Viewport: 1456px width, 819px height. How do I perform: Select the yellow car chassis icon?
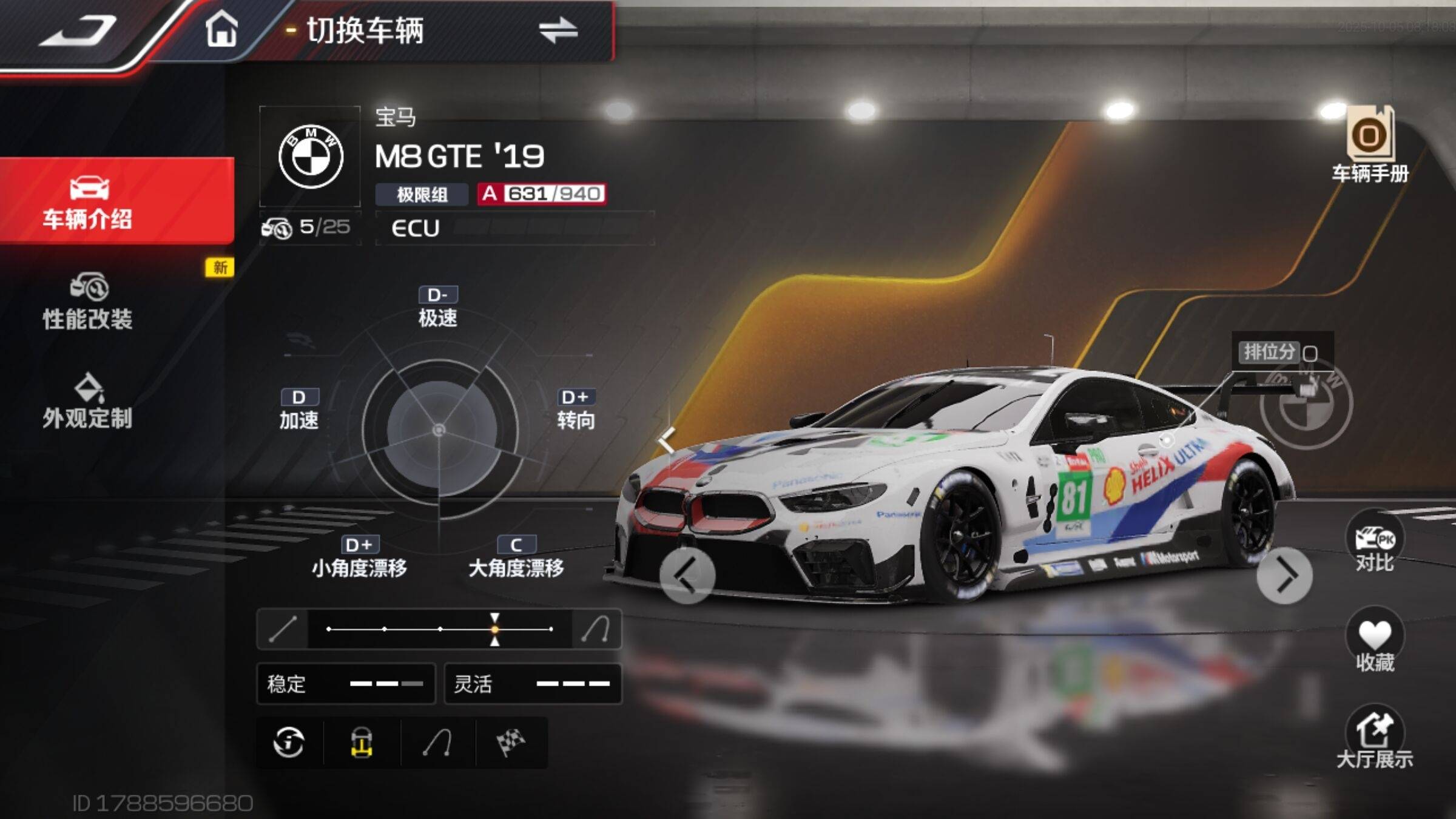pos(362,743)
